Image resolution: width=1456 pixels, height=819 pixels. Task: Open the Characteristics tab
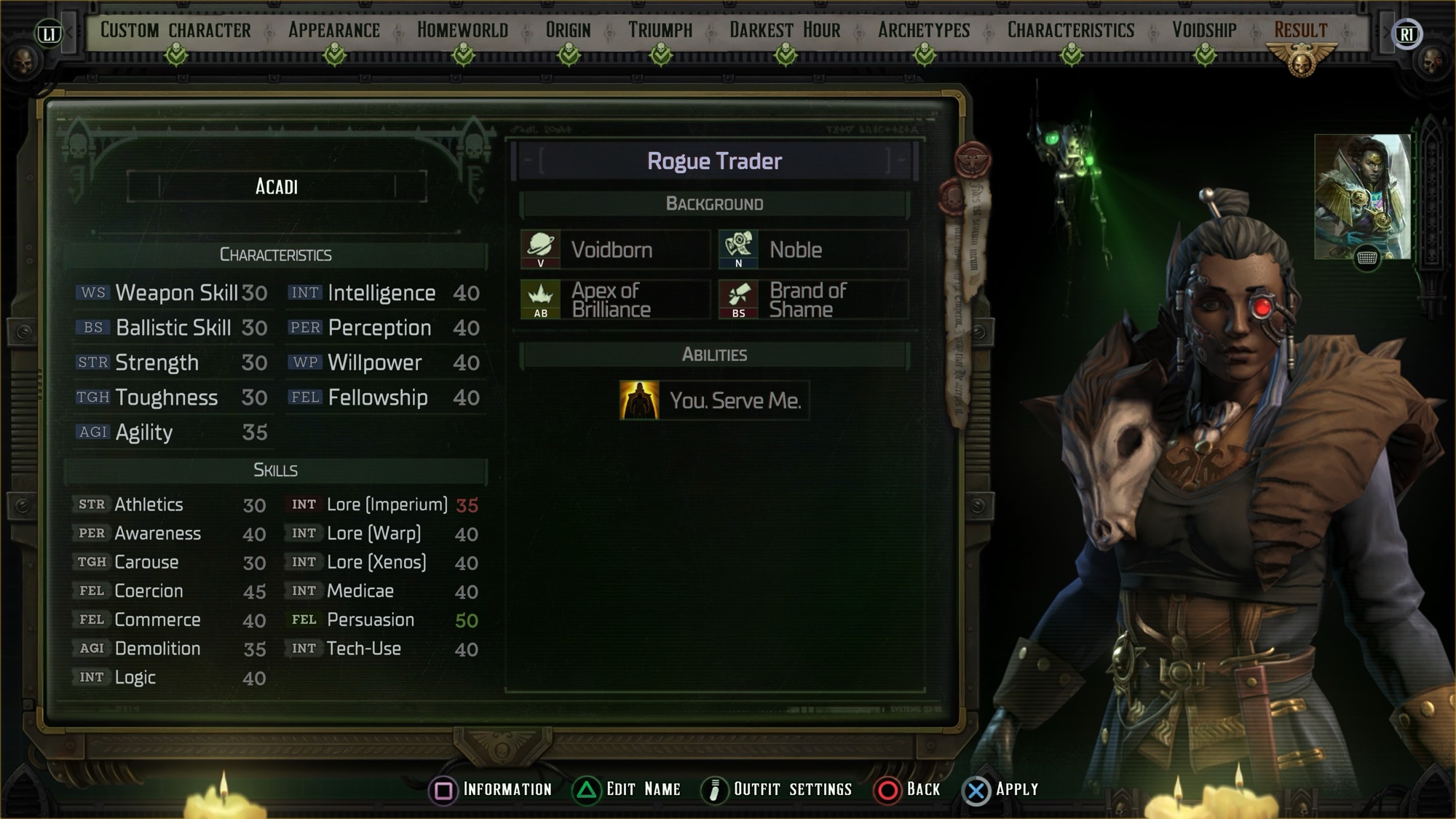click(x=1071, y=31)
